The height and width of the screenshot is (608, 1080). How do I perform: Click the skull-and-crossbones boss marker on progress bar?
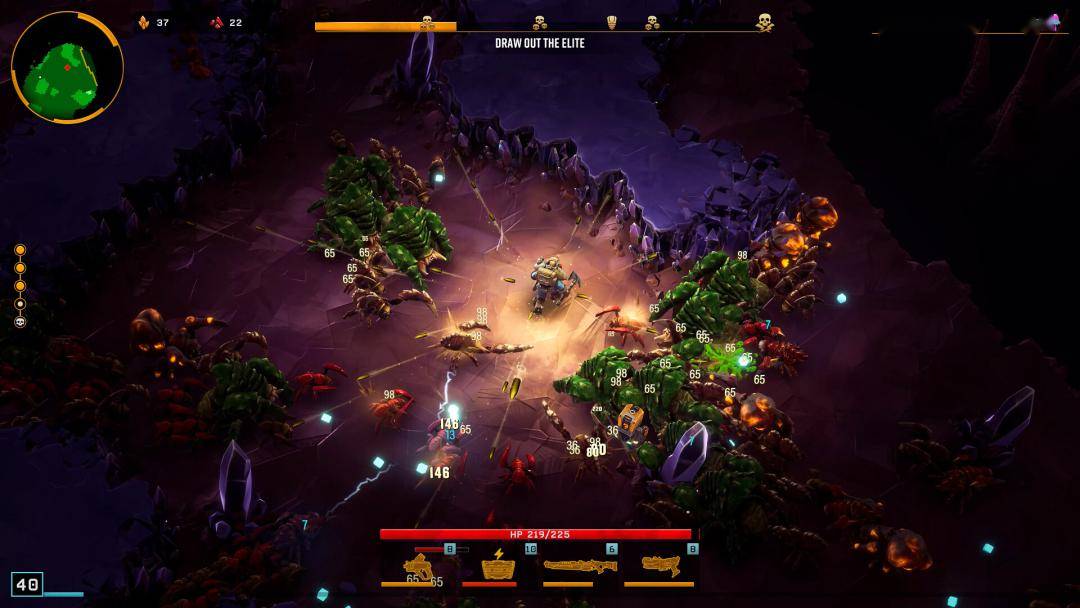tap(765, 21)
